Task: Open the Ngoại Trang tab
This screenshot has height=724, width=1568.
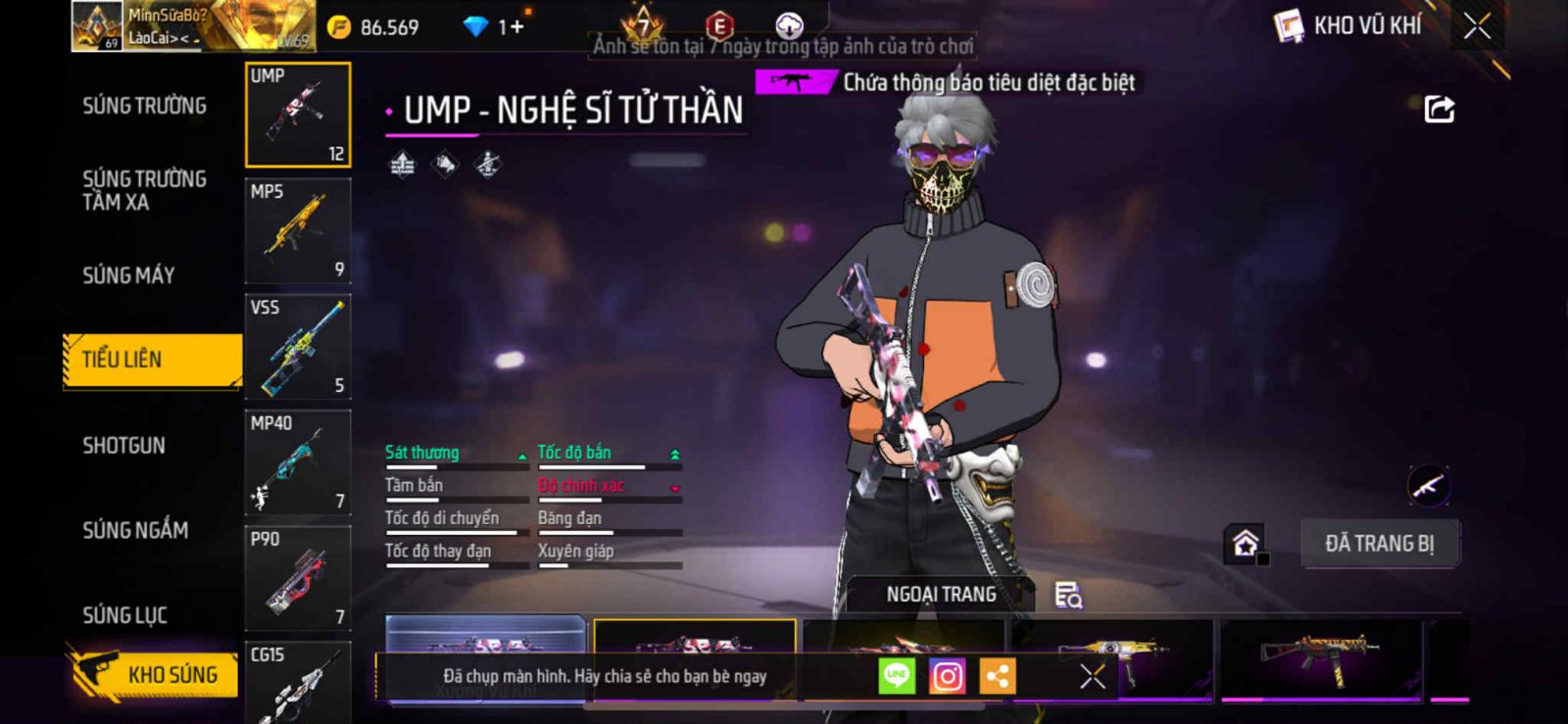Action: [x=941, y=595]
